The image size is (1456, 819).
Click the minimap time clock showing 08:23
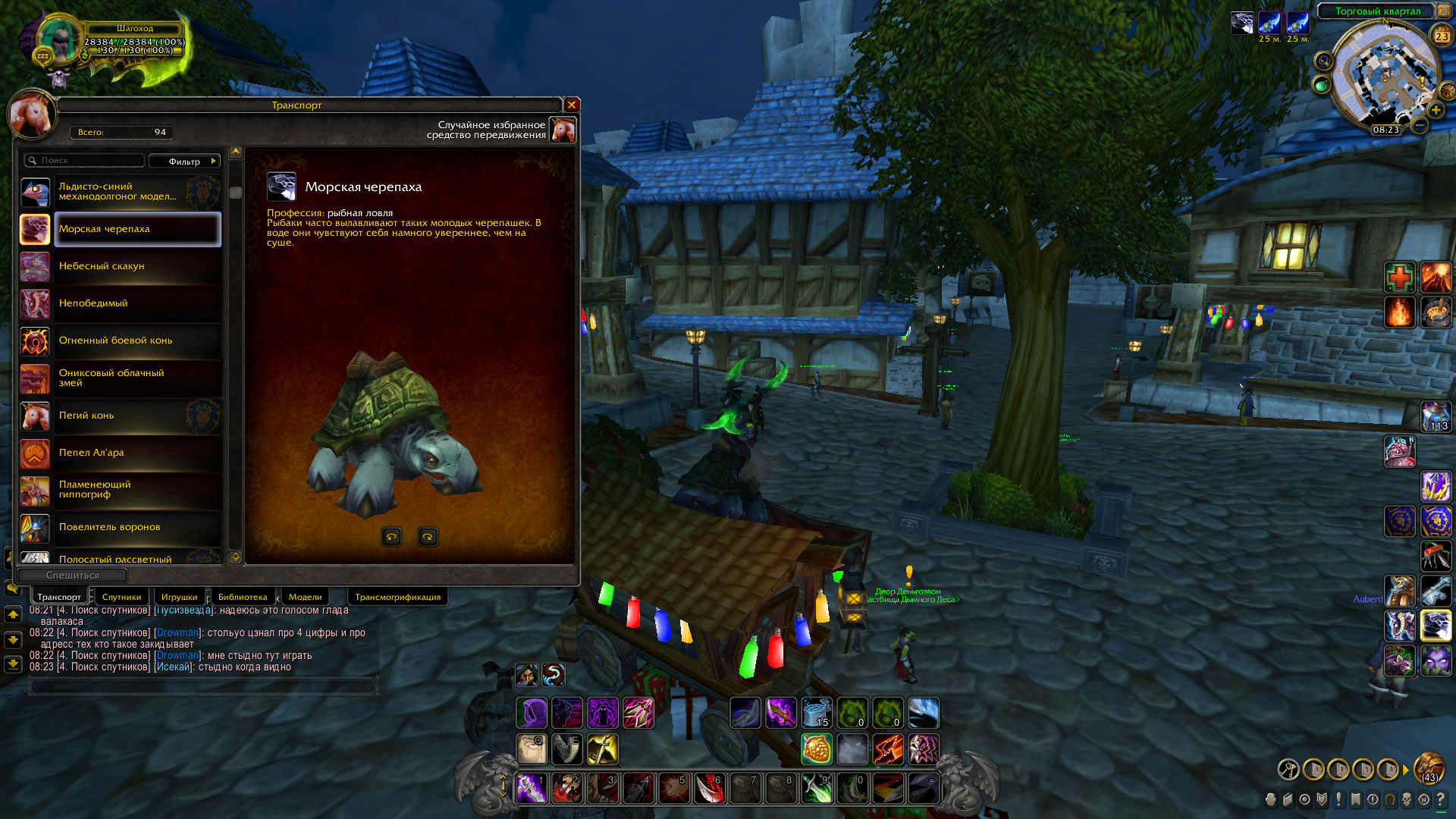(x=1386, y=130)
